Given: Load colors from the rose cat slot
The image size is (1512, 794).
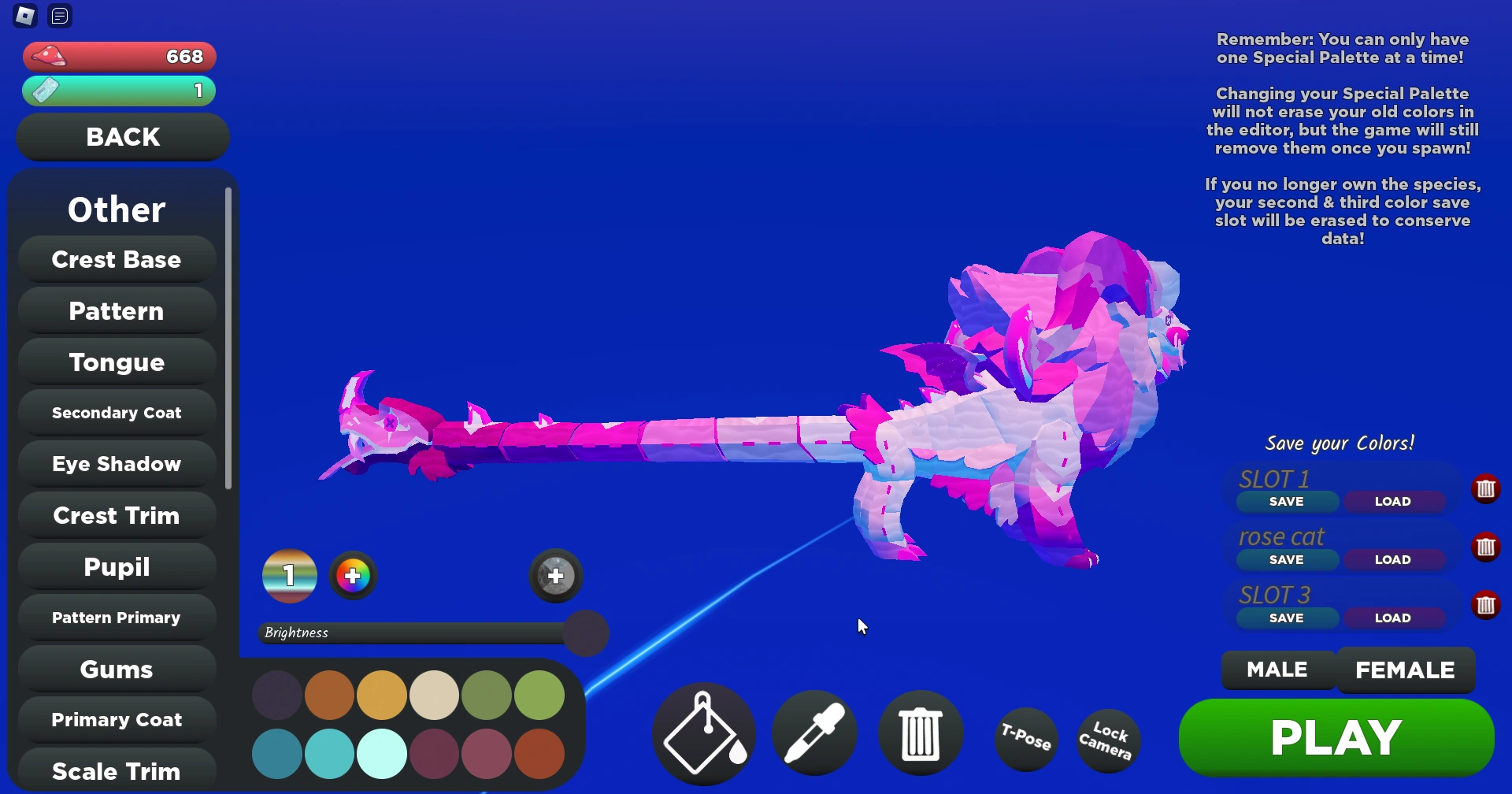Looking at the screenshot, I should point(1394,559).
